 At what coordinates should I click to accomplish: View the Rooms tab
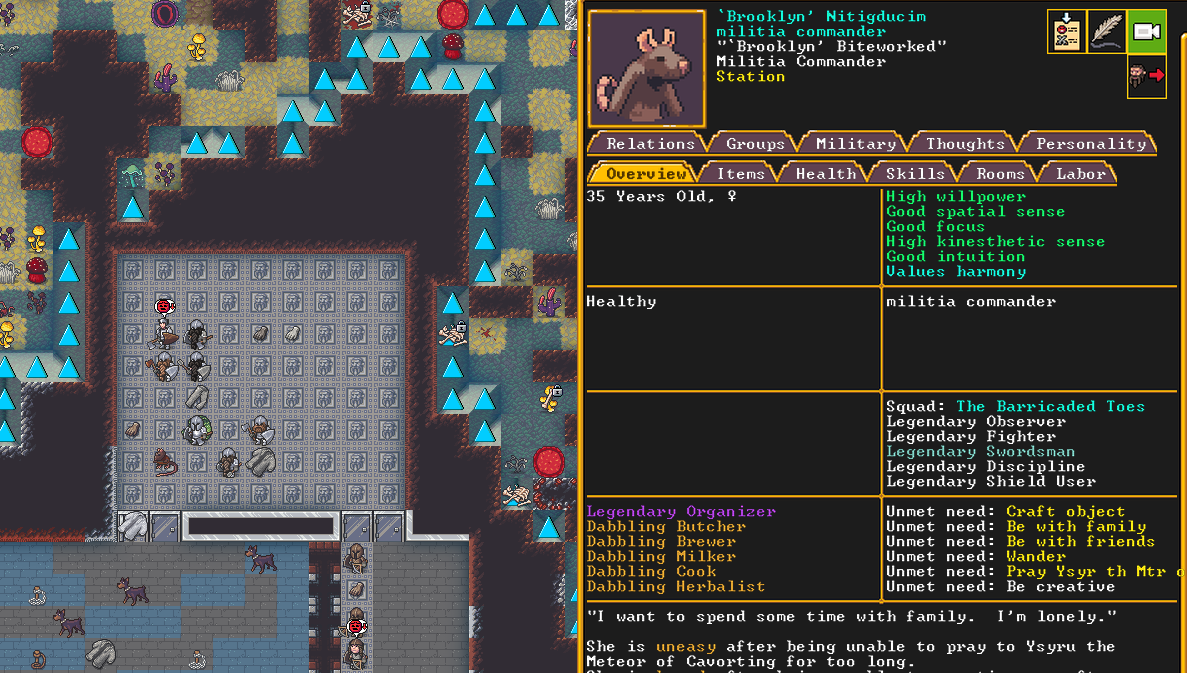click(x=1000, y=174)
